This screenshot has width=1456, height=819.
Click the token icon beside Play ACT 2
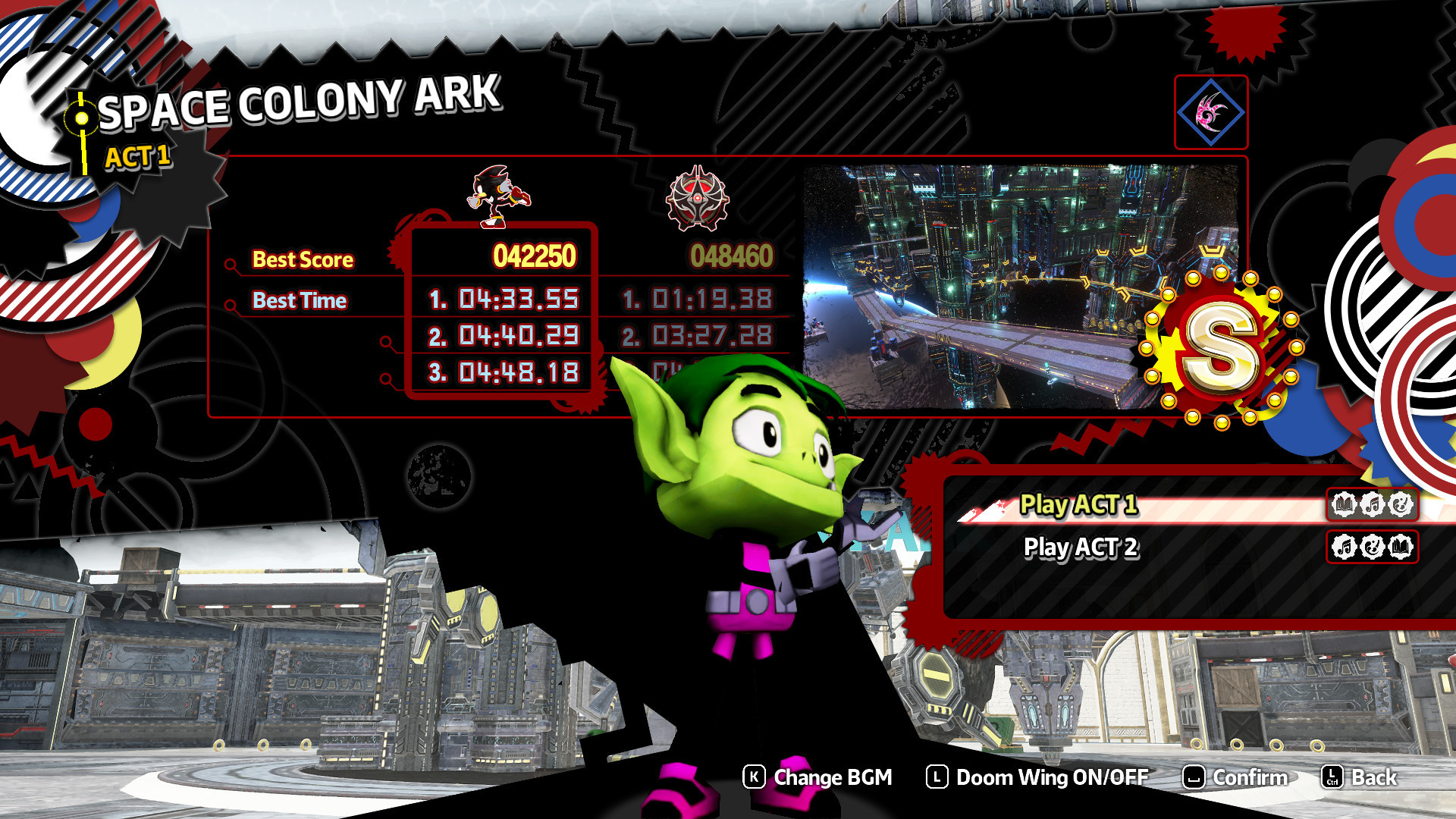tap(1373, 548)
